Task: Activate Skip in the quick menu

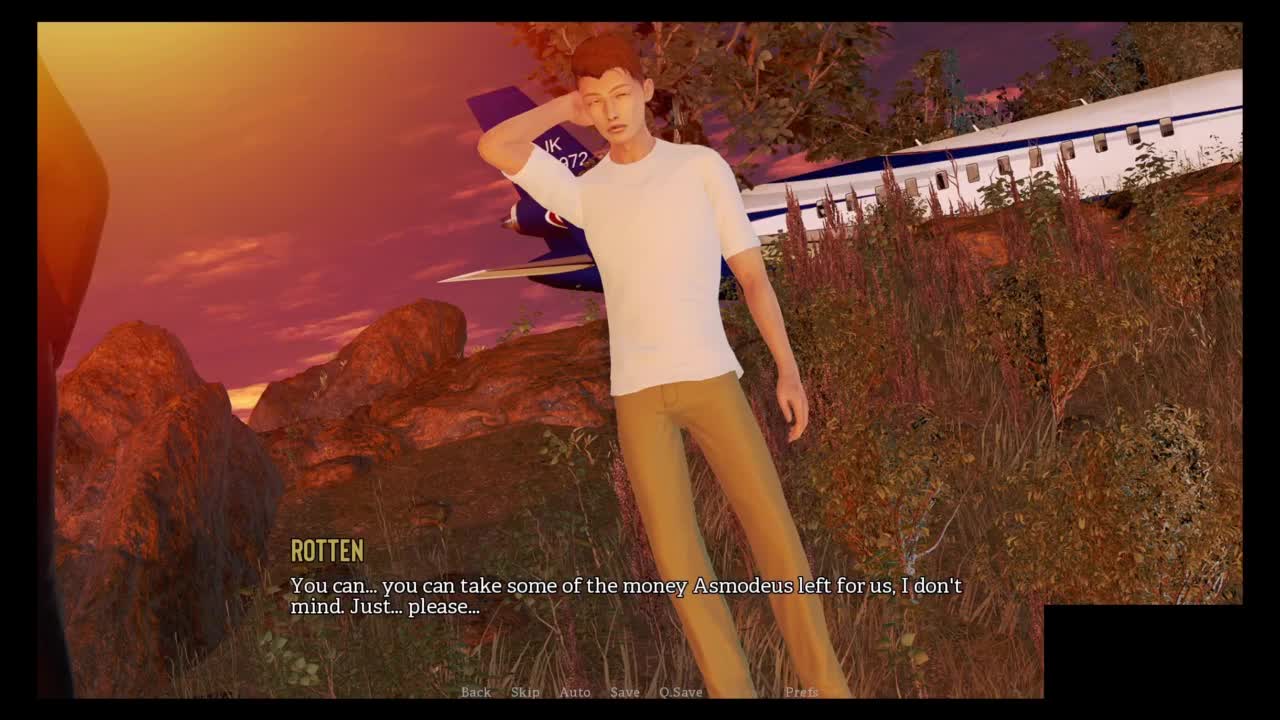Action: tap(525, 692)
